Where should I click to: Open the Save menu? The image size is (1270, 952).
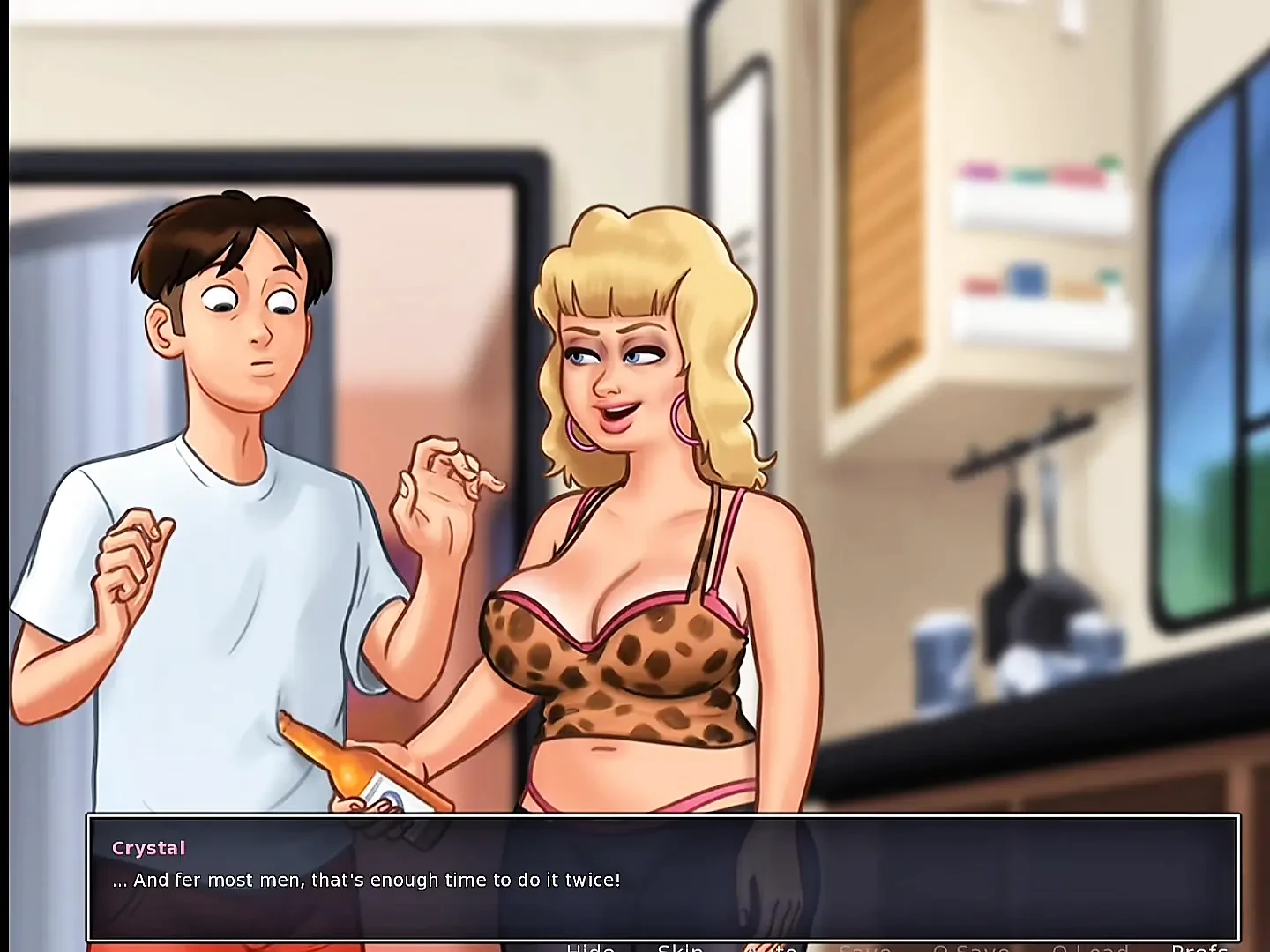864,948
